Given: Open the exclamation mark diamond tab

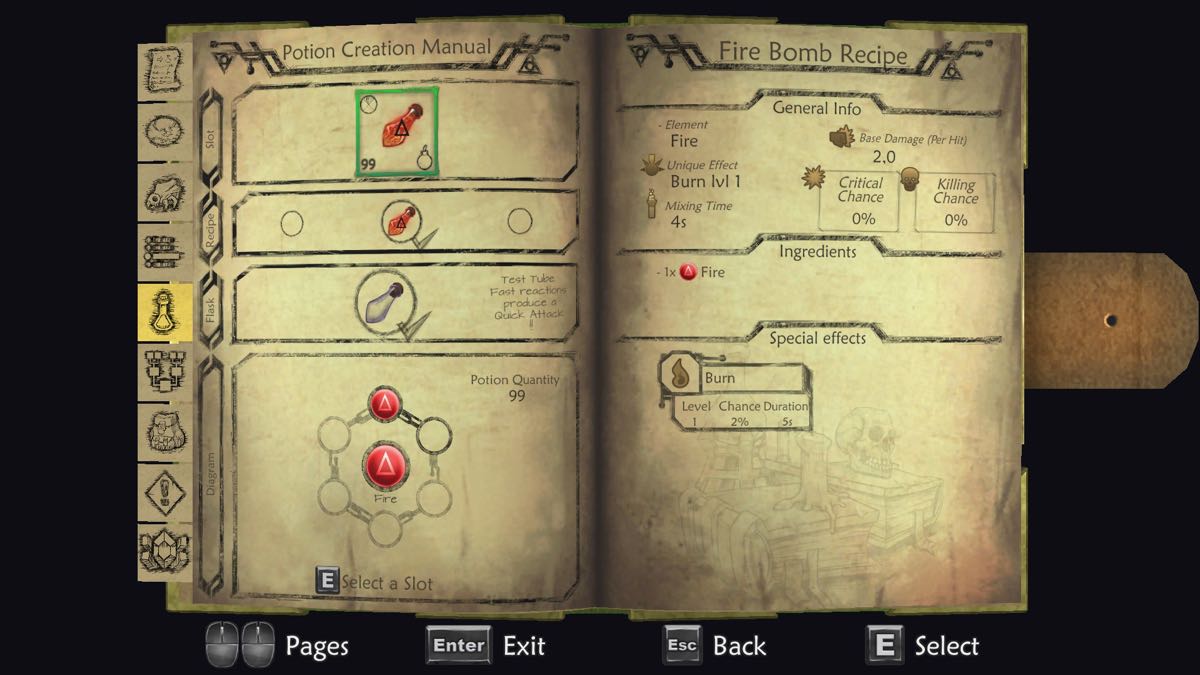Looking at the screenshot, I should (x=164, y=493).
